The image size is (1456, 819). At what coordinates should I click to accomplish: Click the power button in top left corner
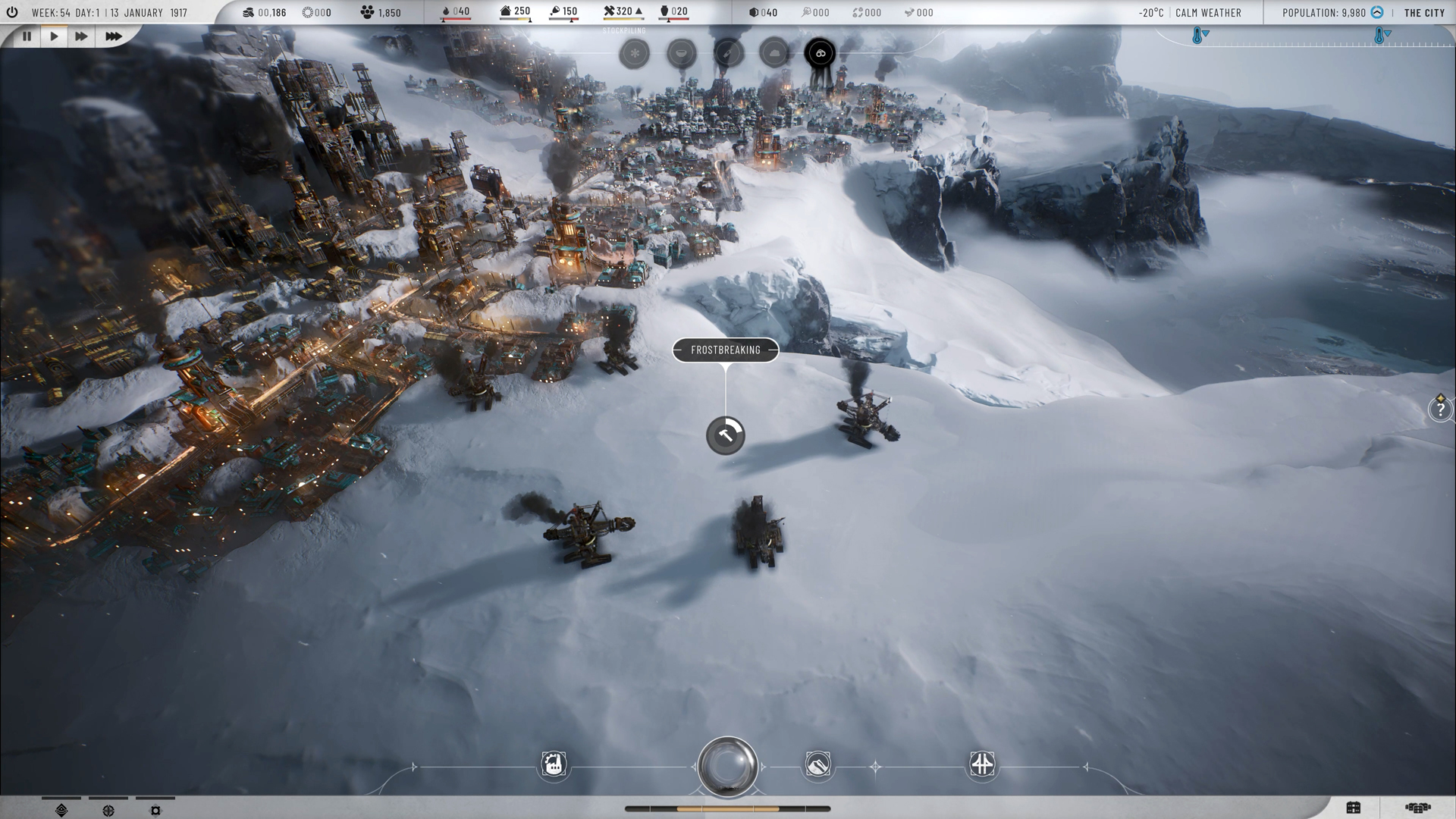[12, 11]
